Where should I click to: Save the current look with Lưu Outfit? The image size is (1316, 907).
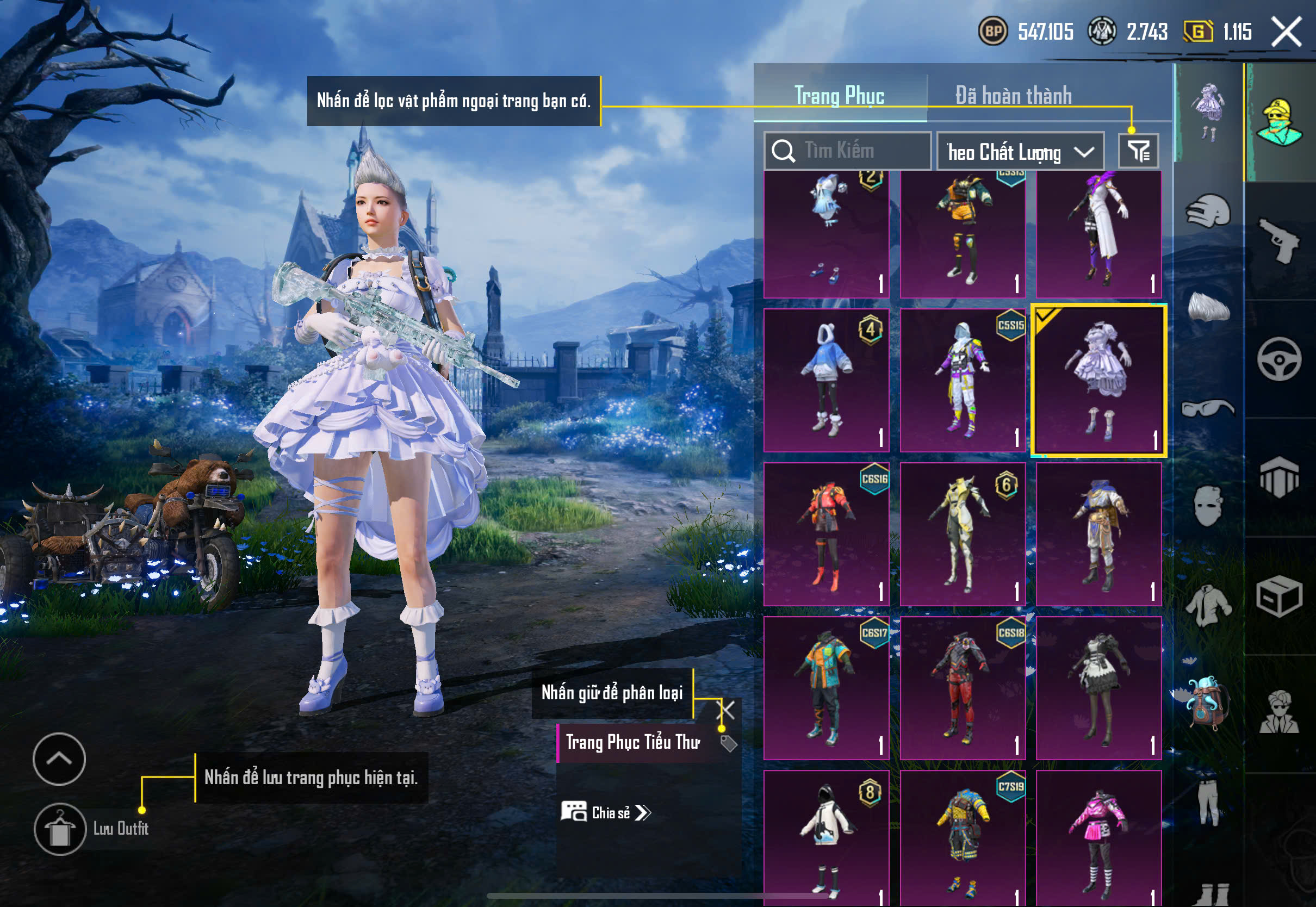60,829
